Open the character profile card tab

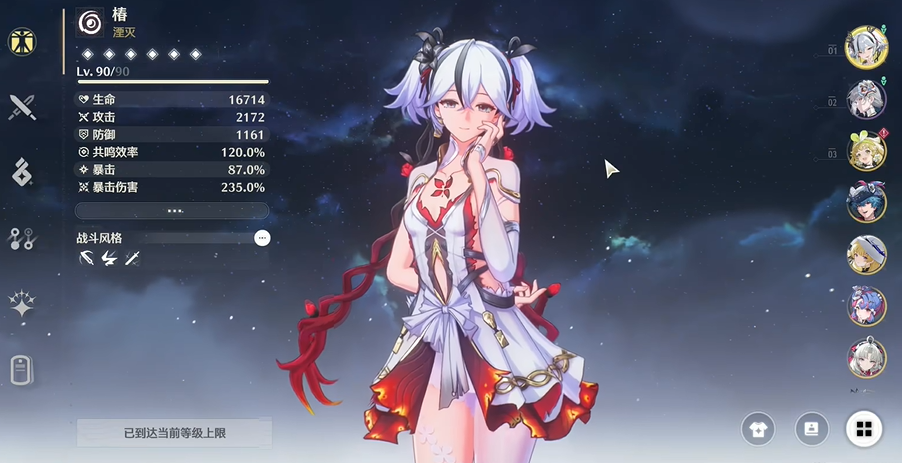click(22, 371)
